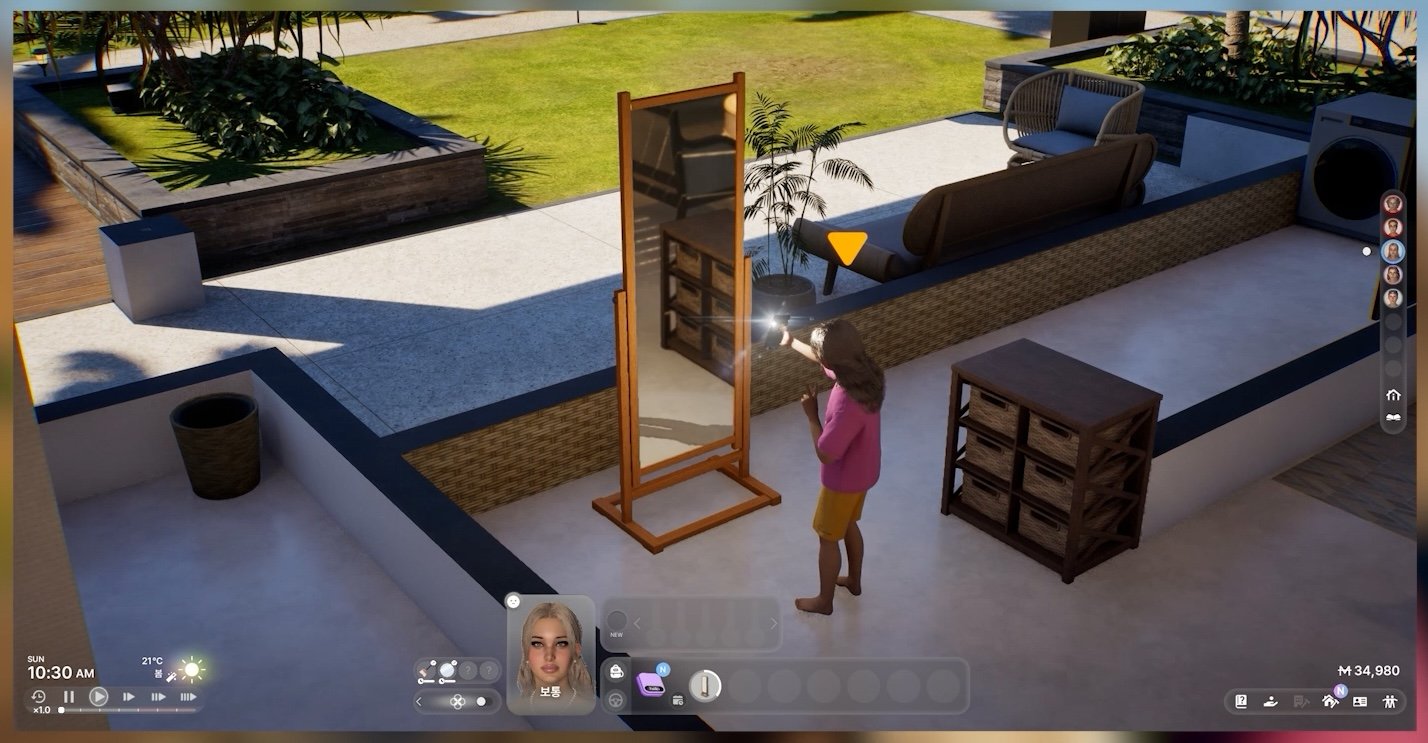Pause the game time

click(69, 697)
